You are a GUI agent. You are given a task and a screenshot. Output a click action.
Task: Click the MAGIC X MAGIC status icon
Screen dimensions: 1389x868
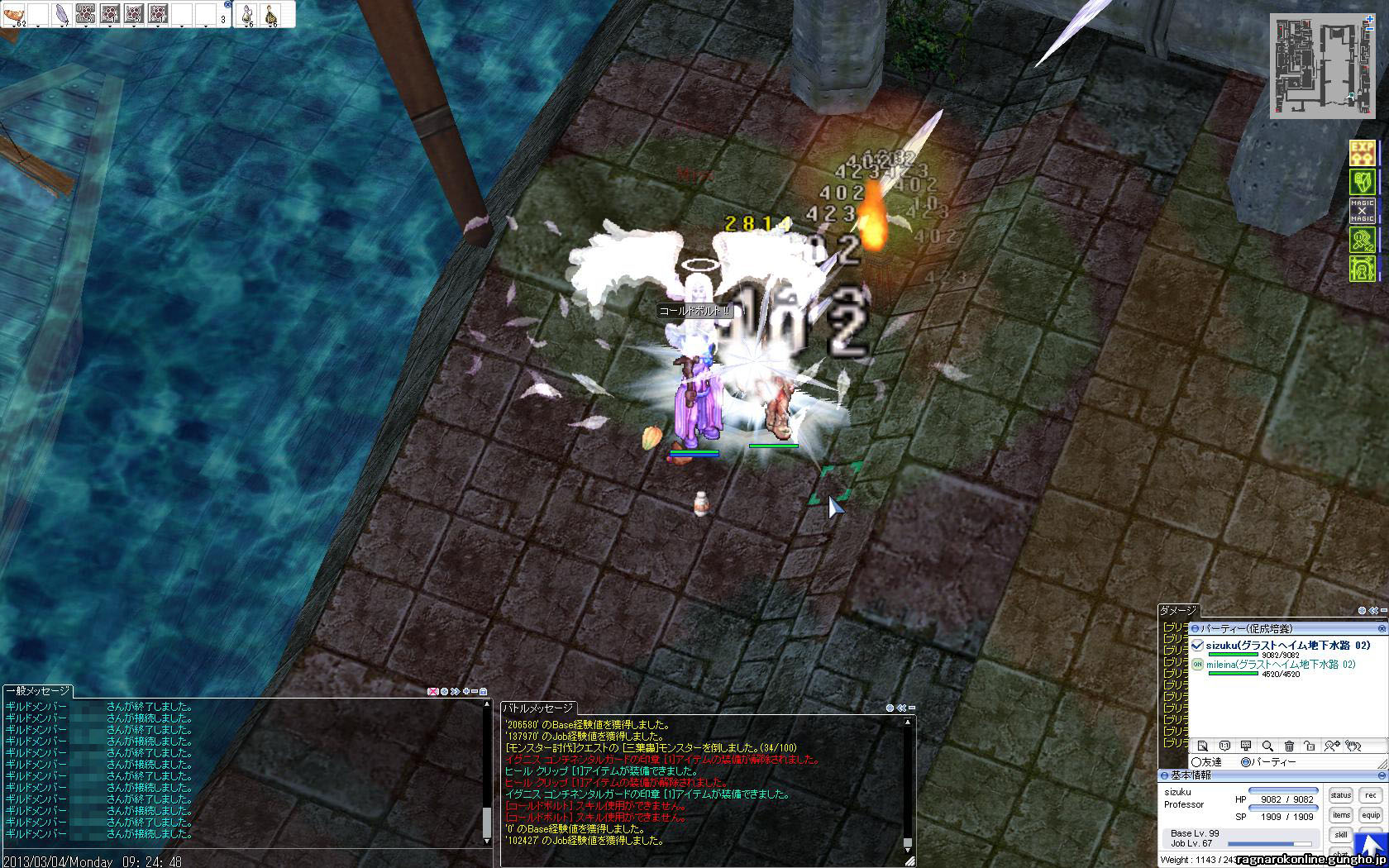click(1362, 211)
